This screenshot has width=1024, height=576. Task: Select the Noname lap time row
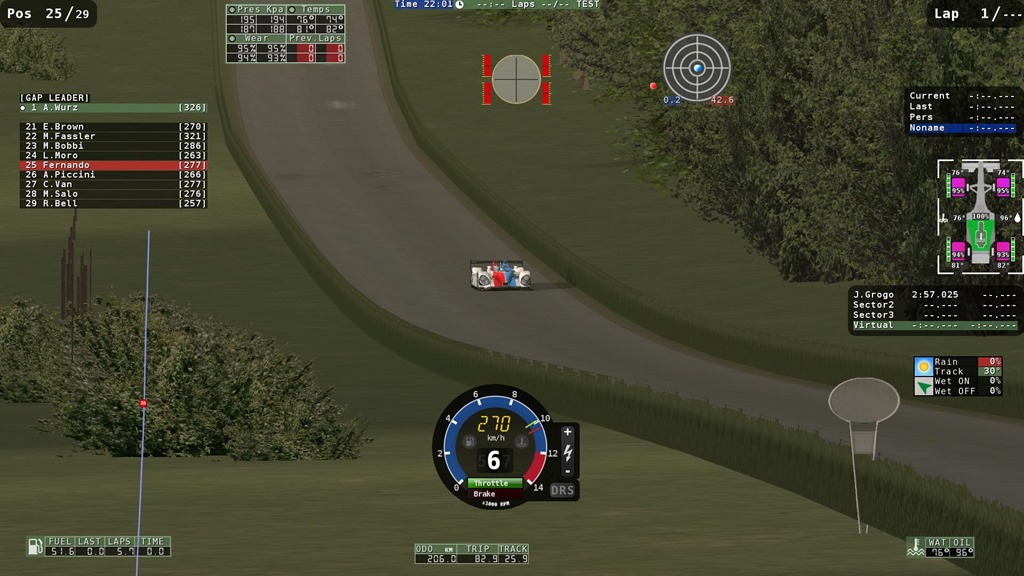[x=962, y=128]
